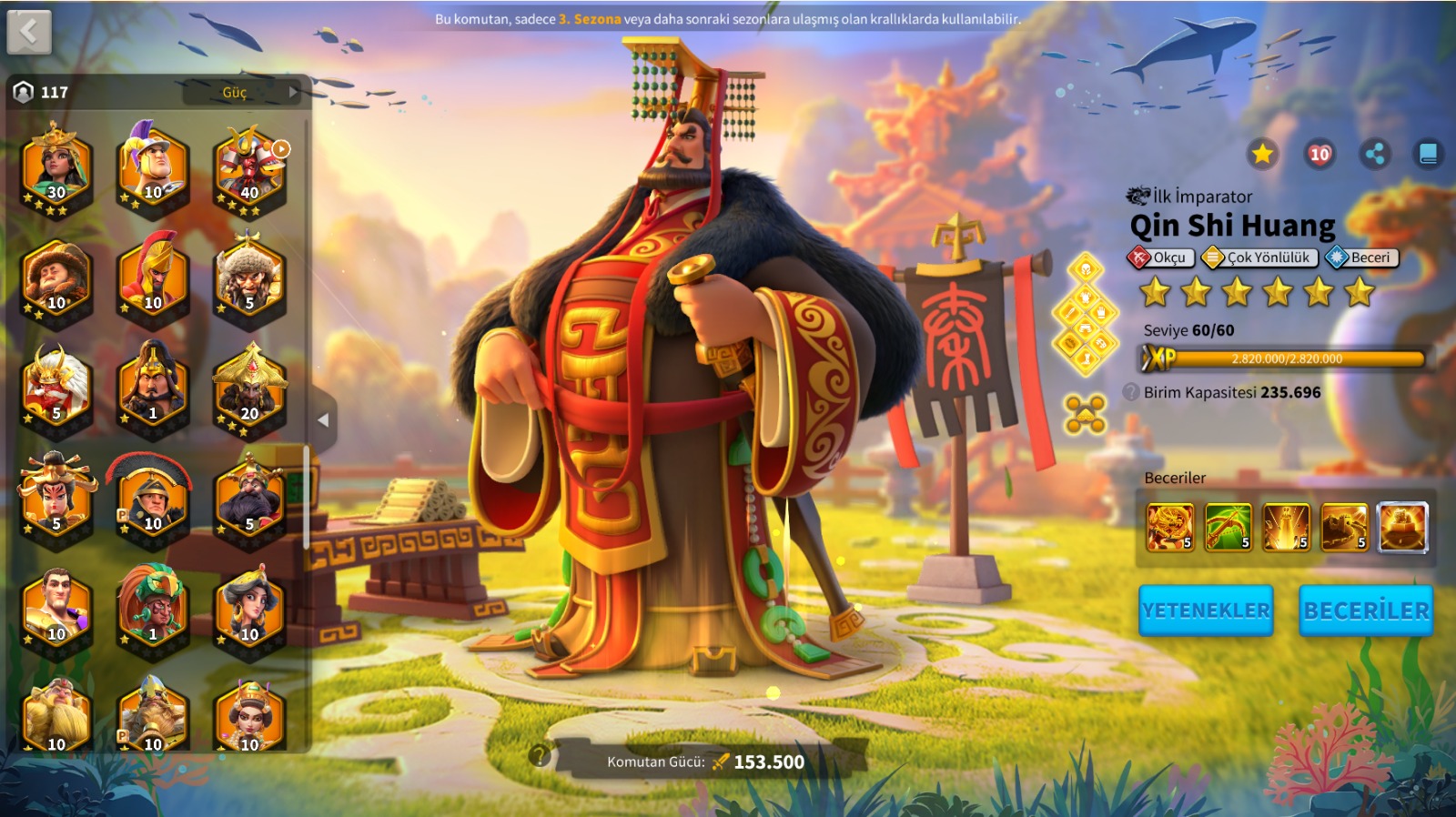
Task: Show help for Birim Kapasitesi
Action: [x=1131, y=392]
